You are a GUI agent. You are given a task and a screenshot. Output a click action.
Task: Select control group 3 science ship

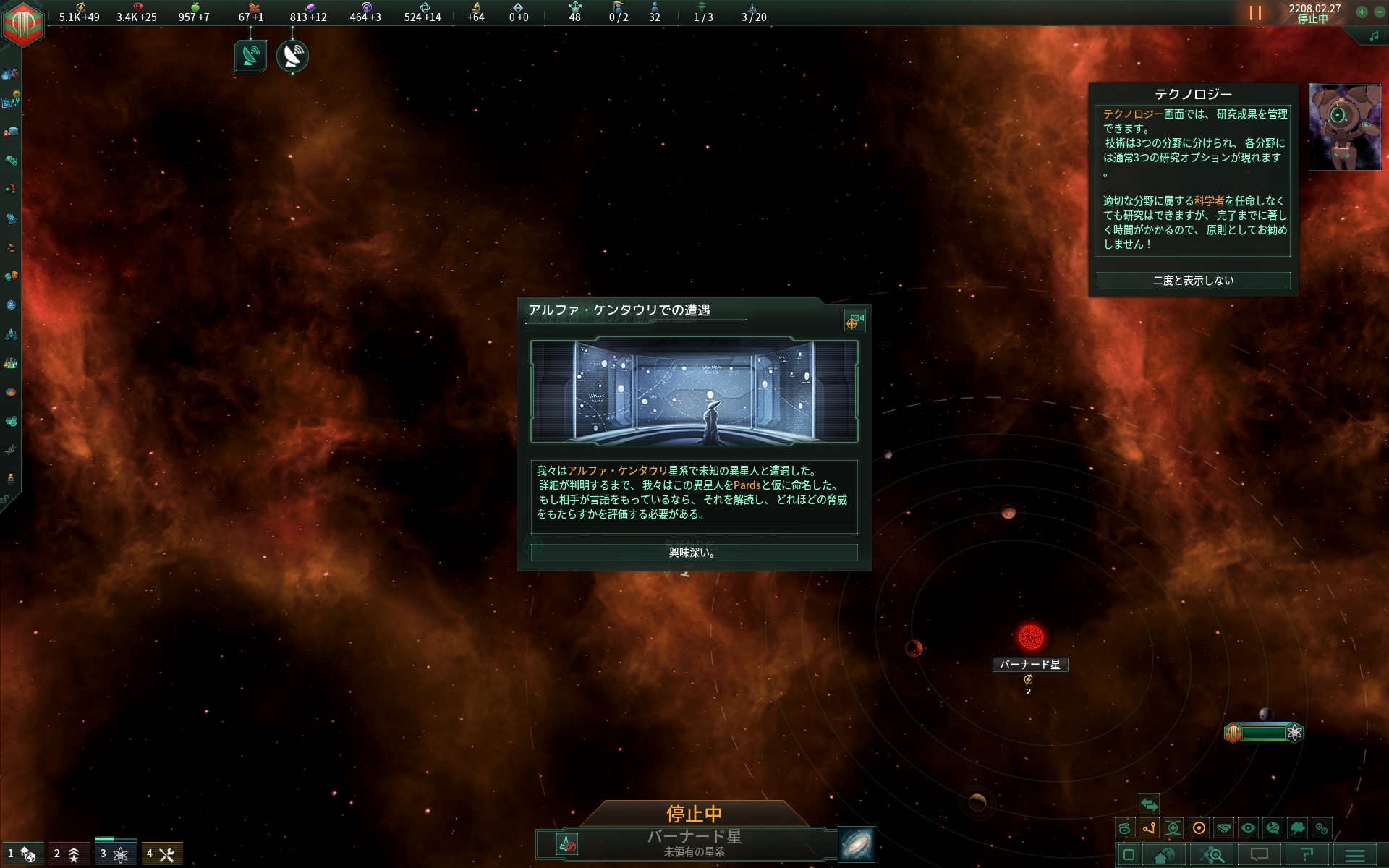114,854
